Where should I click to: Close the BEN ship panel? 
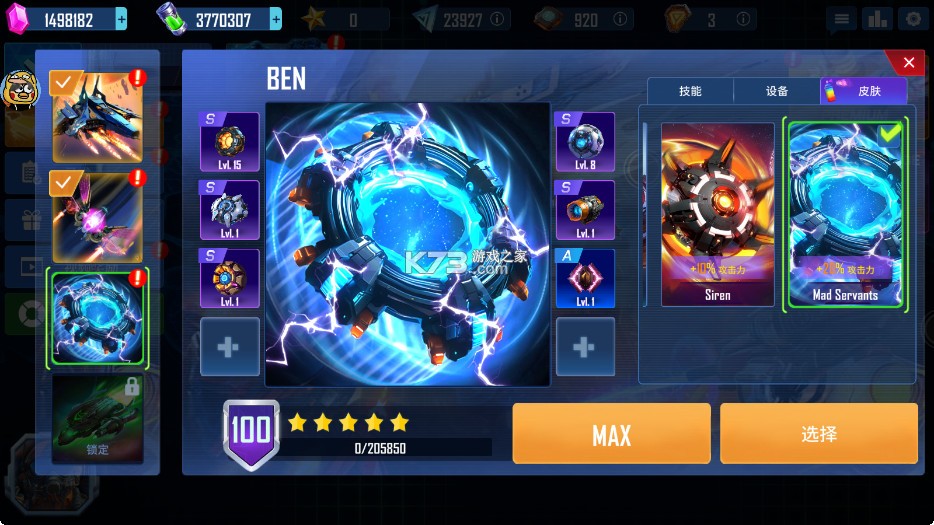pos(908,63)
